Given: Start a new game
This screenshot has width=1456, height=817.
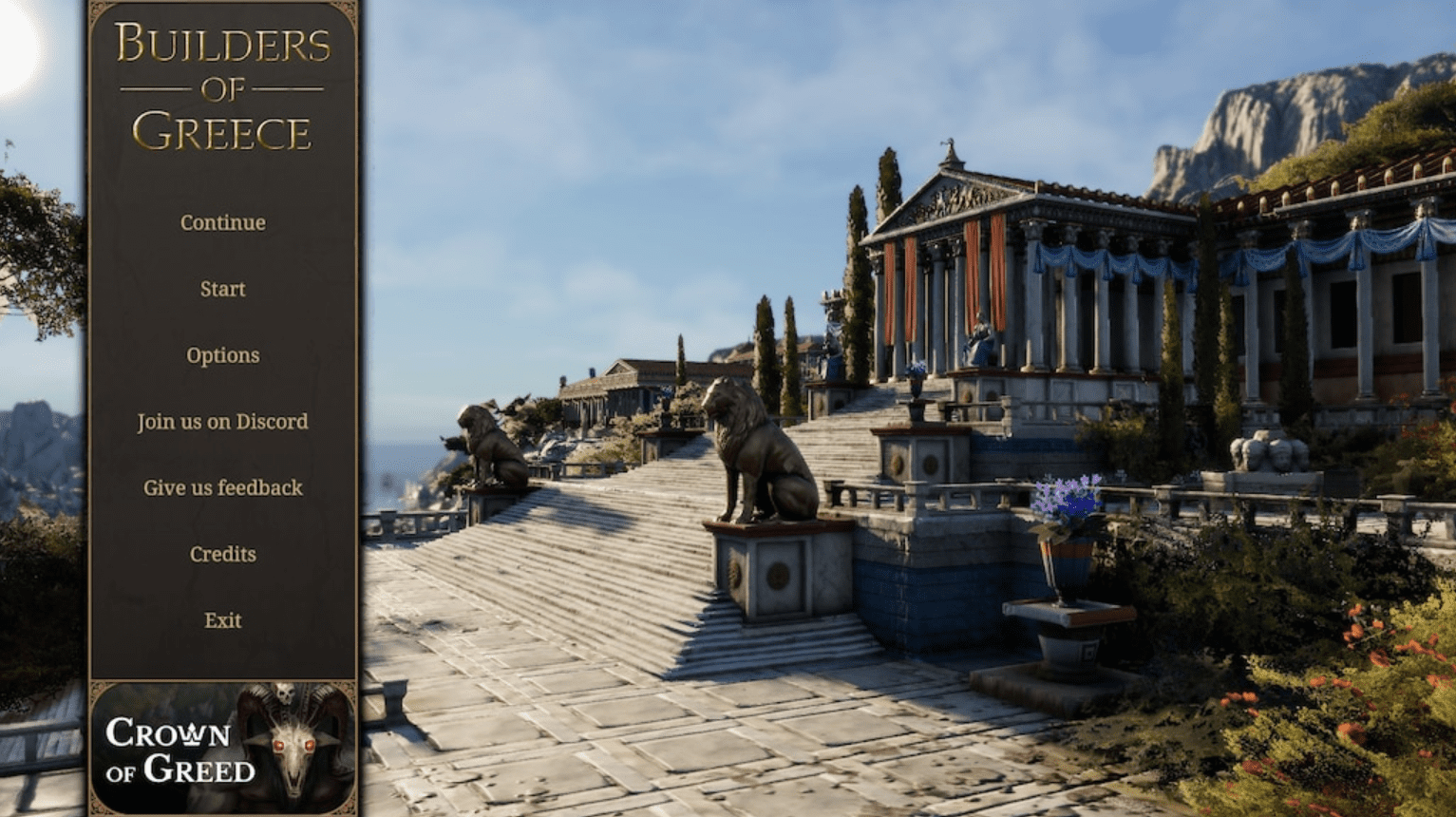Looking at the screenshot, I should pyautogui.click(x=222, y=289).
